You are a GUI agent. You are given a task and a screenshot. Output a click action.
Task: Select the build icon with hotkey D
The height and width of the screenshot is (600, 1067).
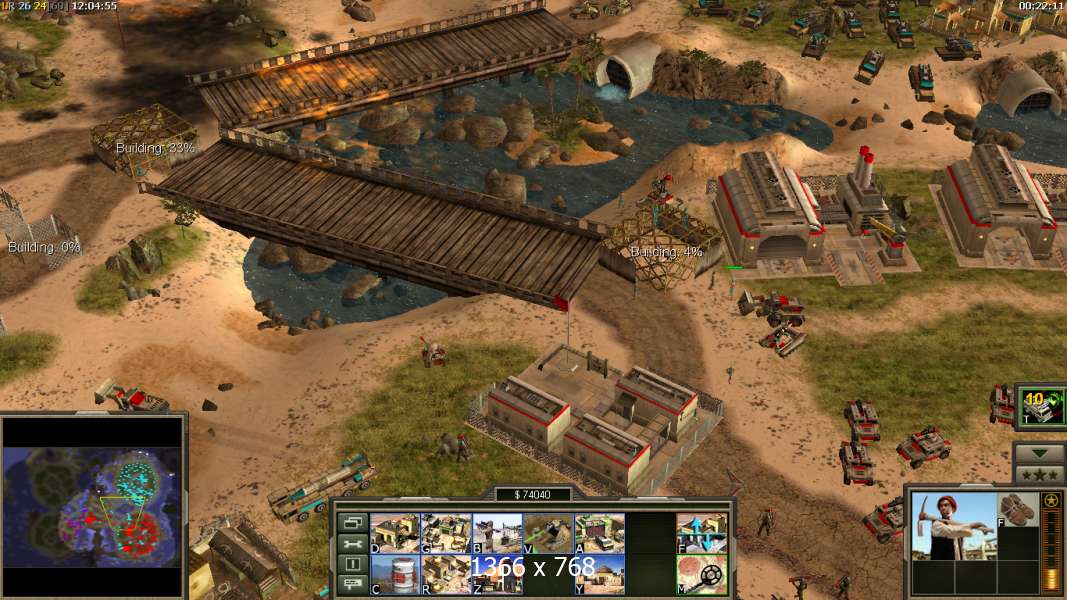395,534
